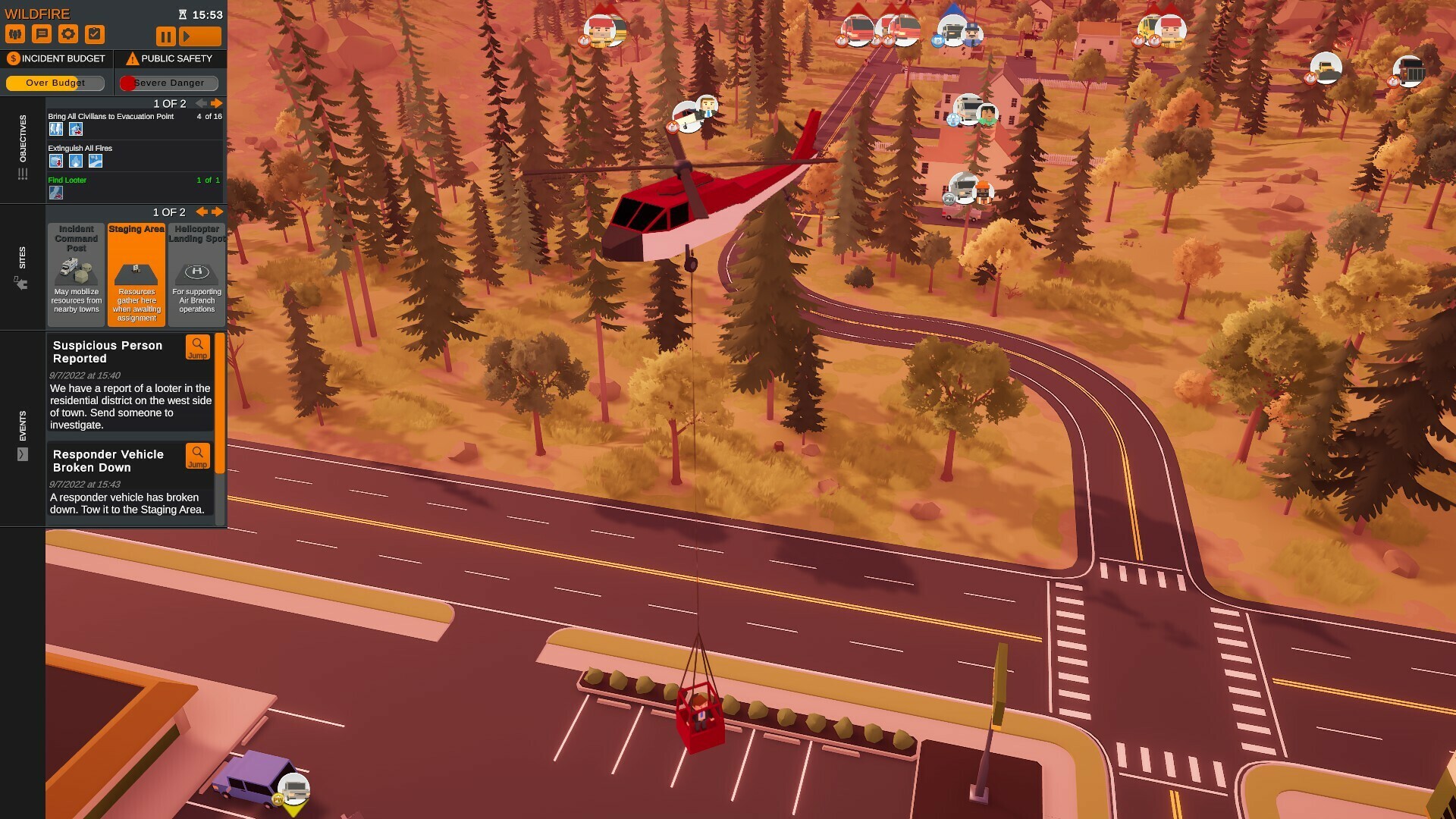Open the task checklist clipboard icon

96,33
